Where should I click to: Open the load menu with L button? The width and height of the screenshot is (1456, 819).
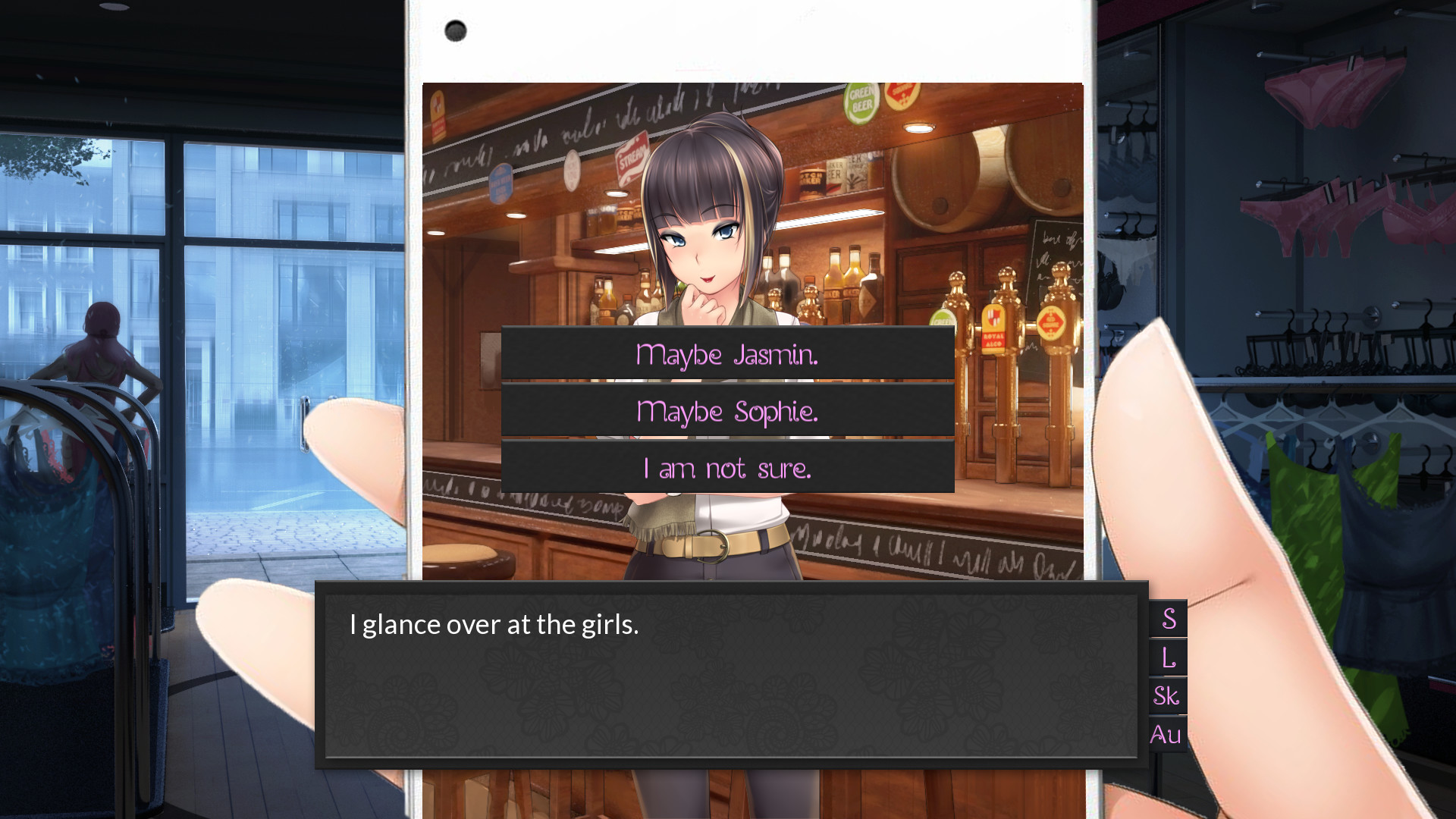[1168, 657]
